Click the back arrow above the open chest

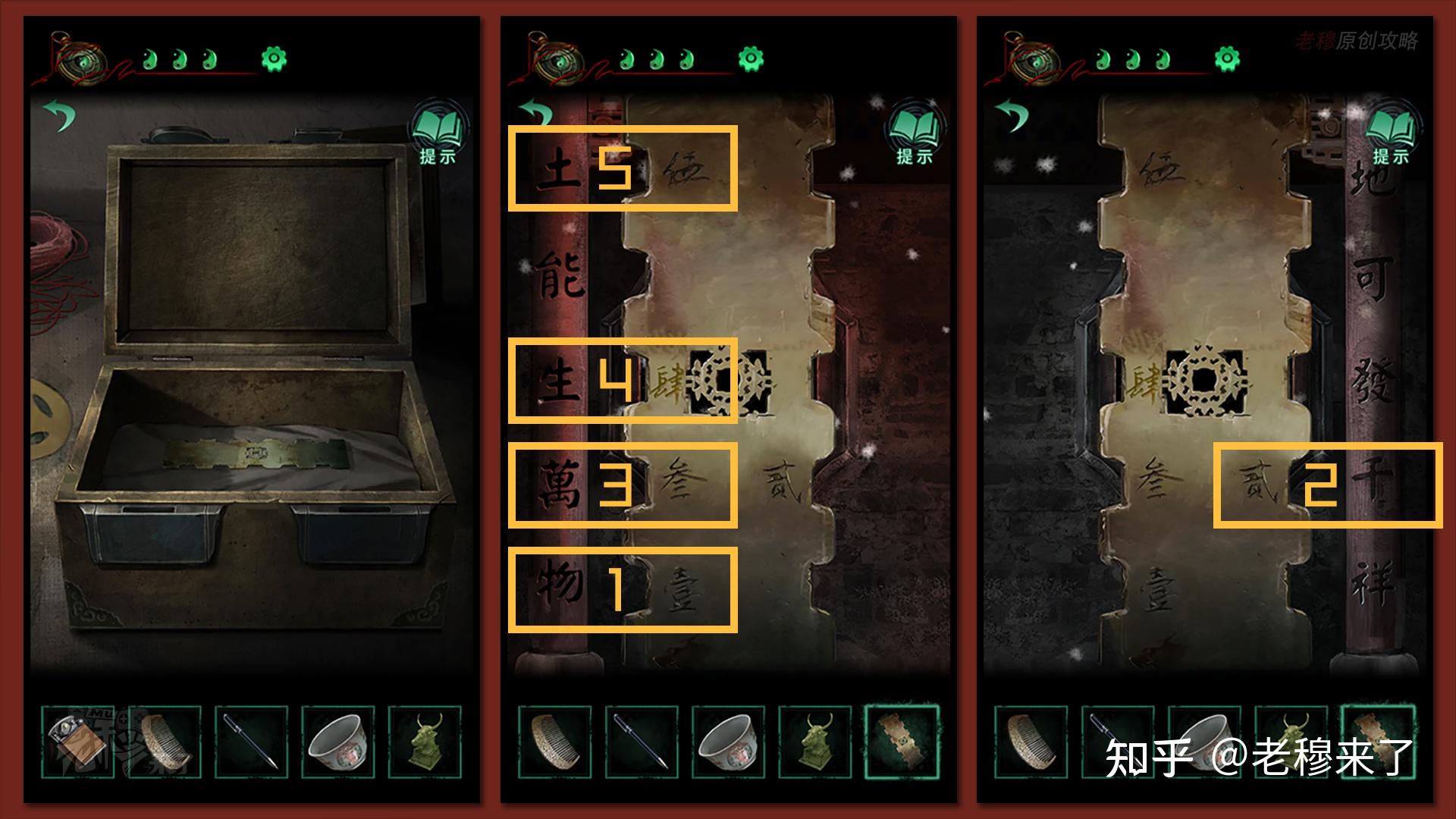click(60, 115)
